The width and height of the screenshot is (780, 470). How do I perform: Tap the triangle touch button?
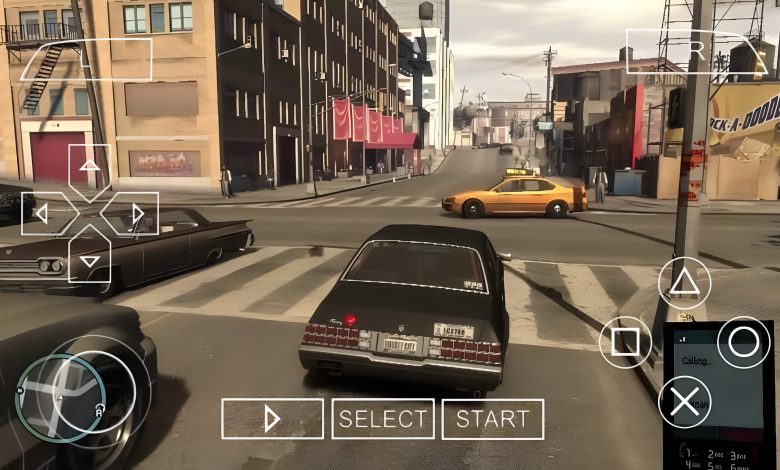click(x=684, y=282)
